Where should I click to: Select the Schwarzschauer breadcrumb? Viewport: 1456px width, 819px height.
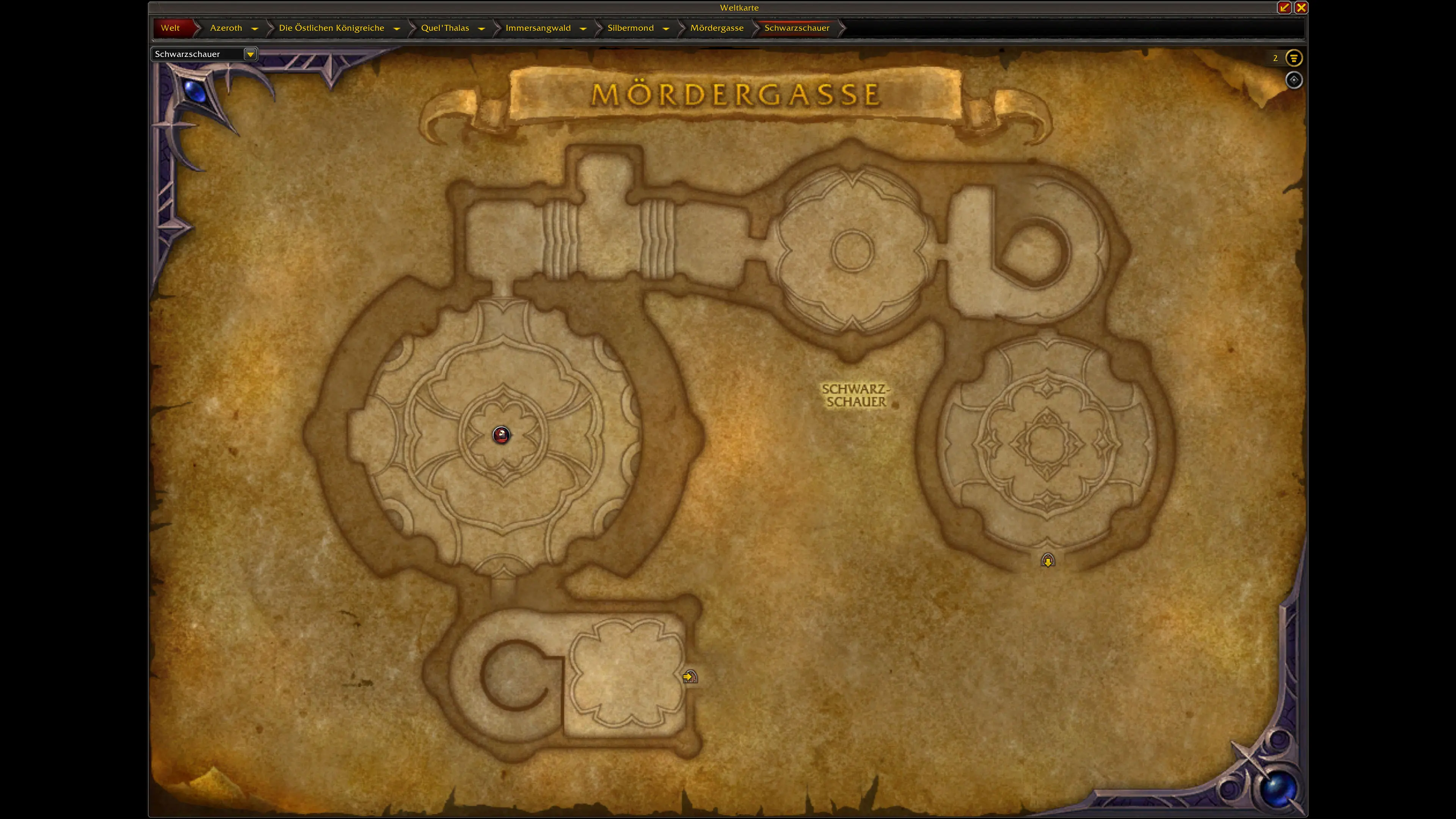pyautogui.click(x=797, y=28)
